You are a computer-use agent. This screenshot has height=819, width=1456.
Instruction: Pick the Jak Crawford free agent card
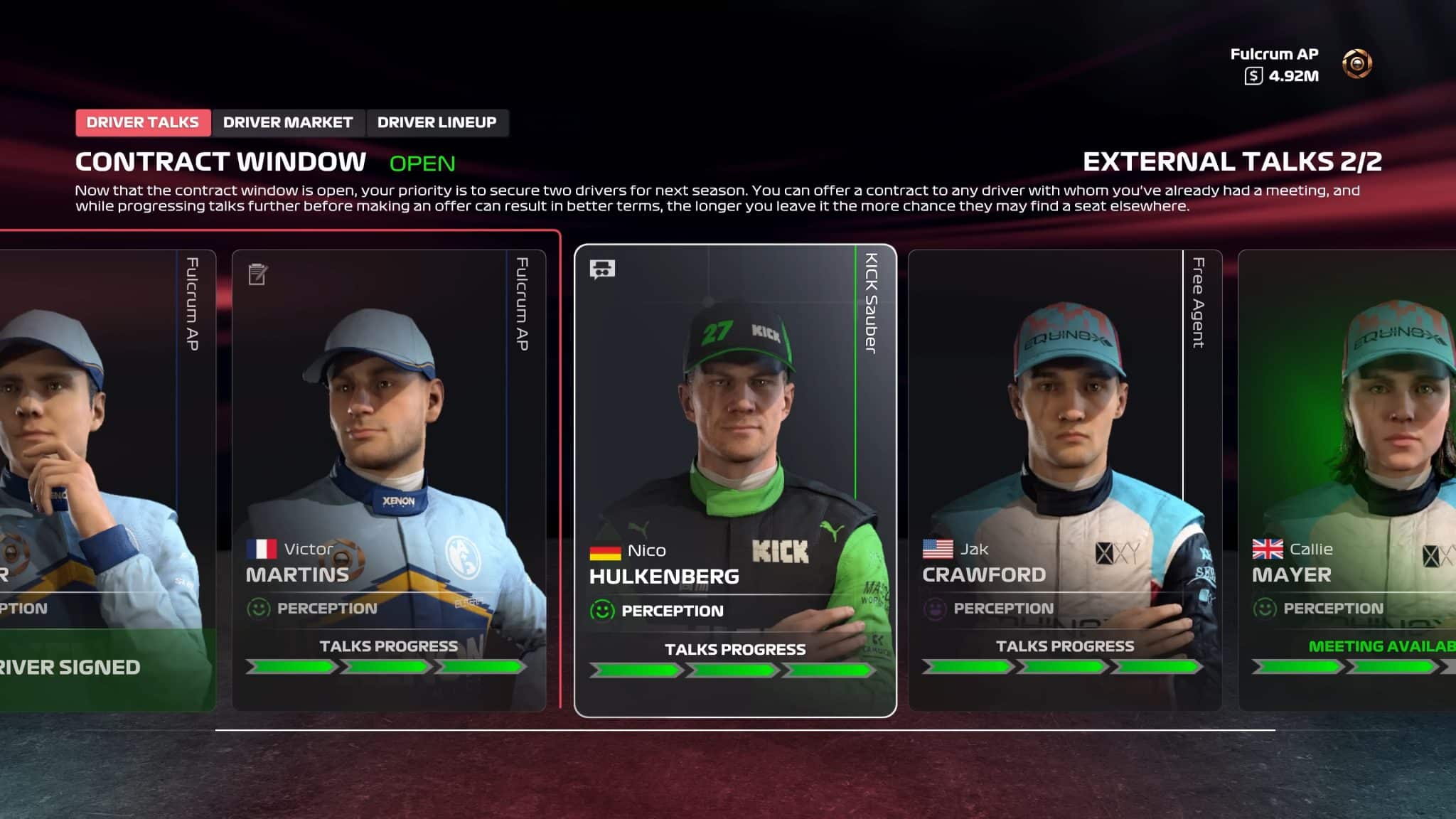tap(1064, 480)
